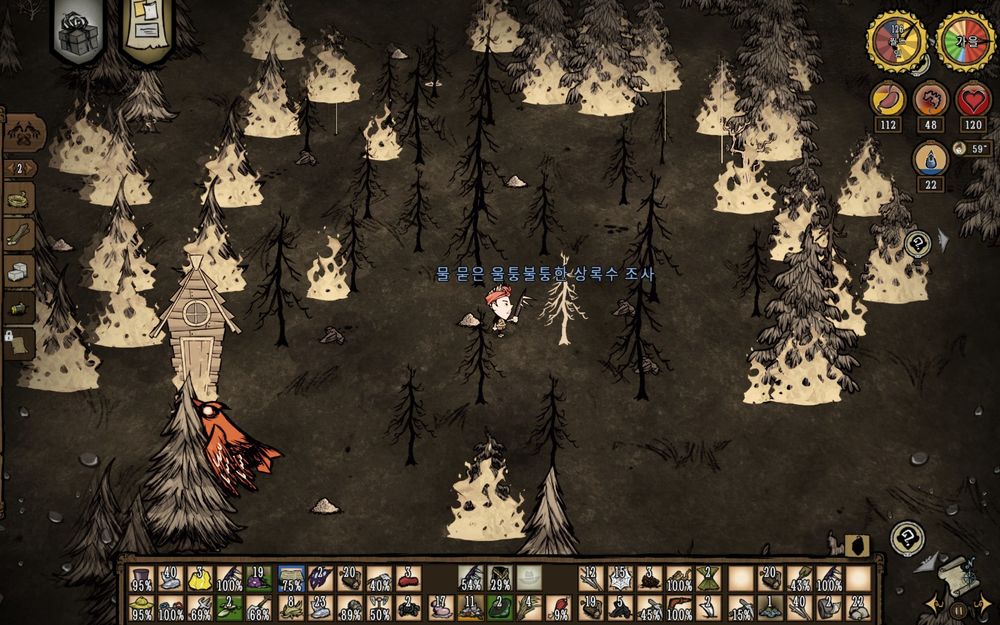
Task: Click the day clock dial
Action: coord(895,42)
